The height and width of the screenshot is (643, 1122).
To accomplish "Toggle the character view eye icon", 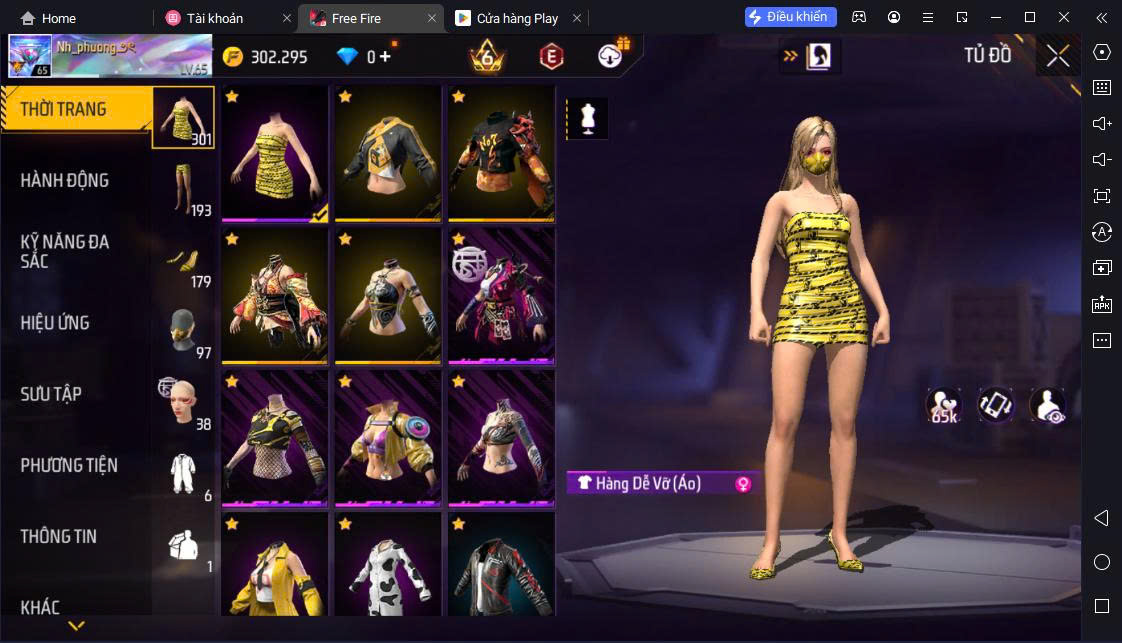I will (1047, 405).
